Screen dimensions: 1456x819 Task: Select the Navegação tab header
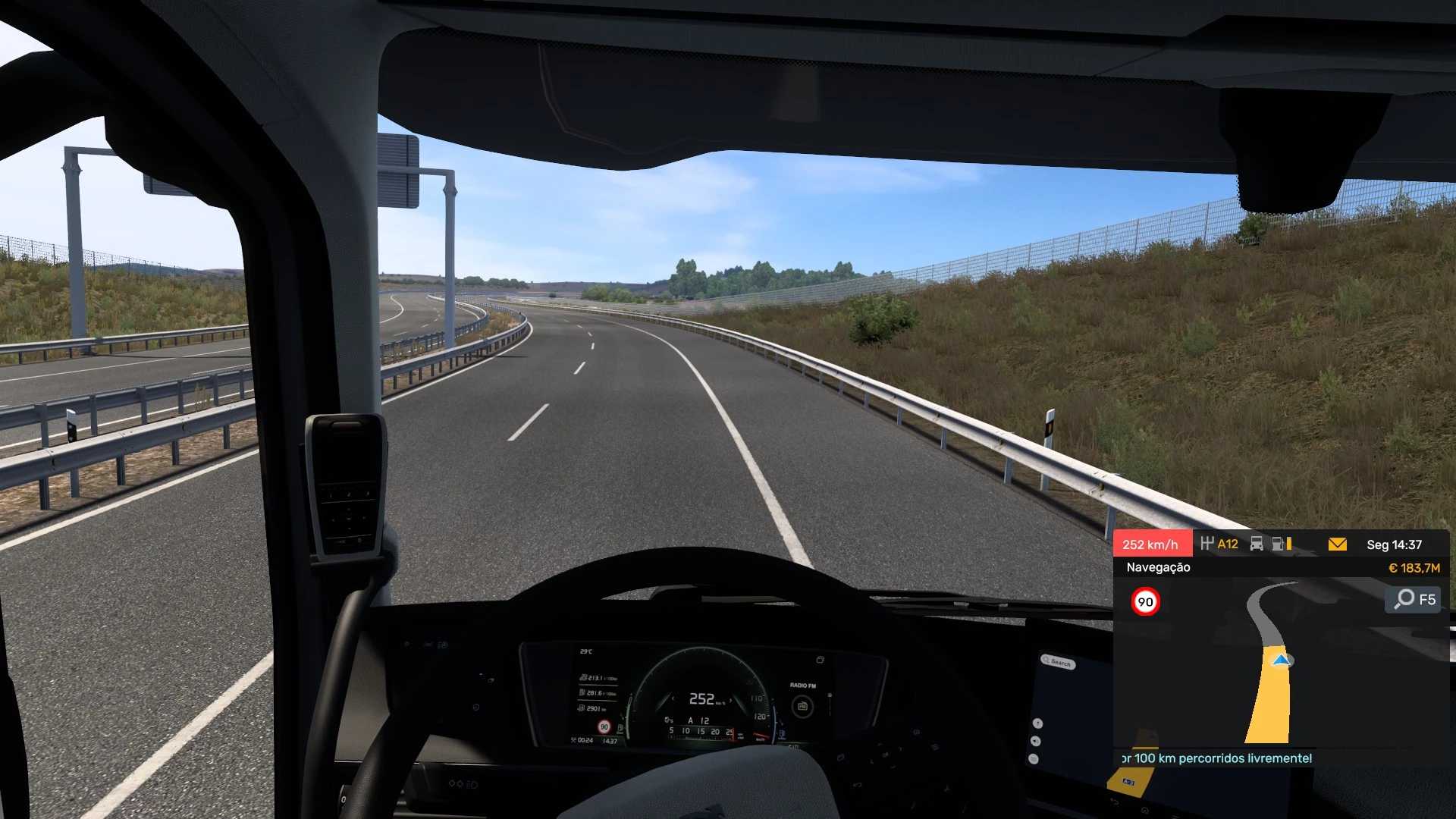tap(1158, 567)
